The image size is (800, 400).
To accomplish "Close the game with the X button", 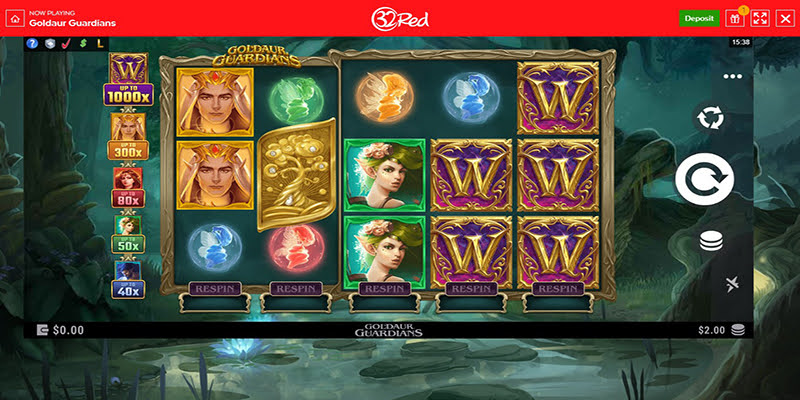I will [784, 18].
